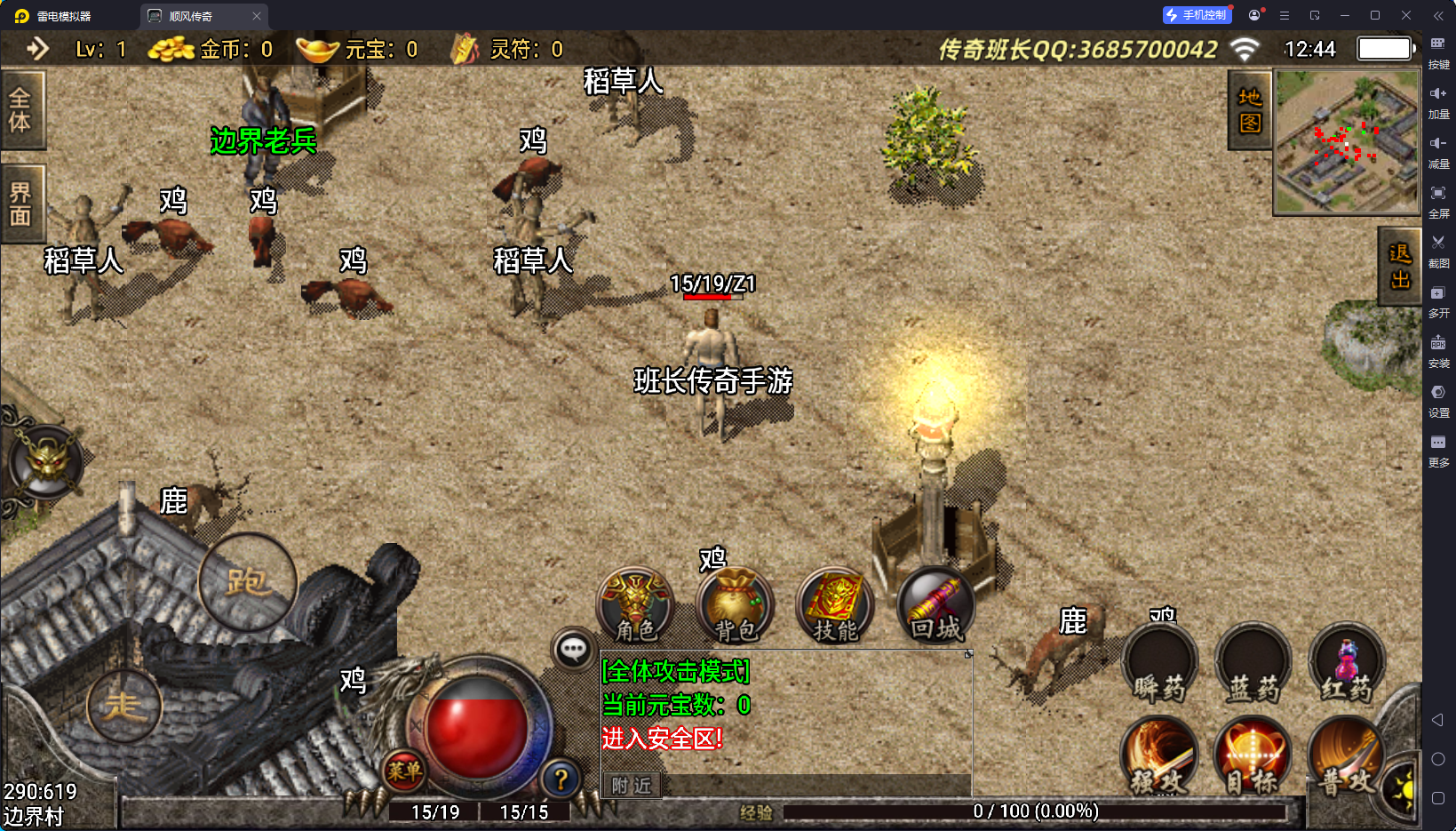Click the 退出 exit button
Screen dimensions: 1456x831
1400,267
